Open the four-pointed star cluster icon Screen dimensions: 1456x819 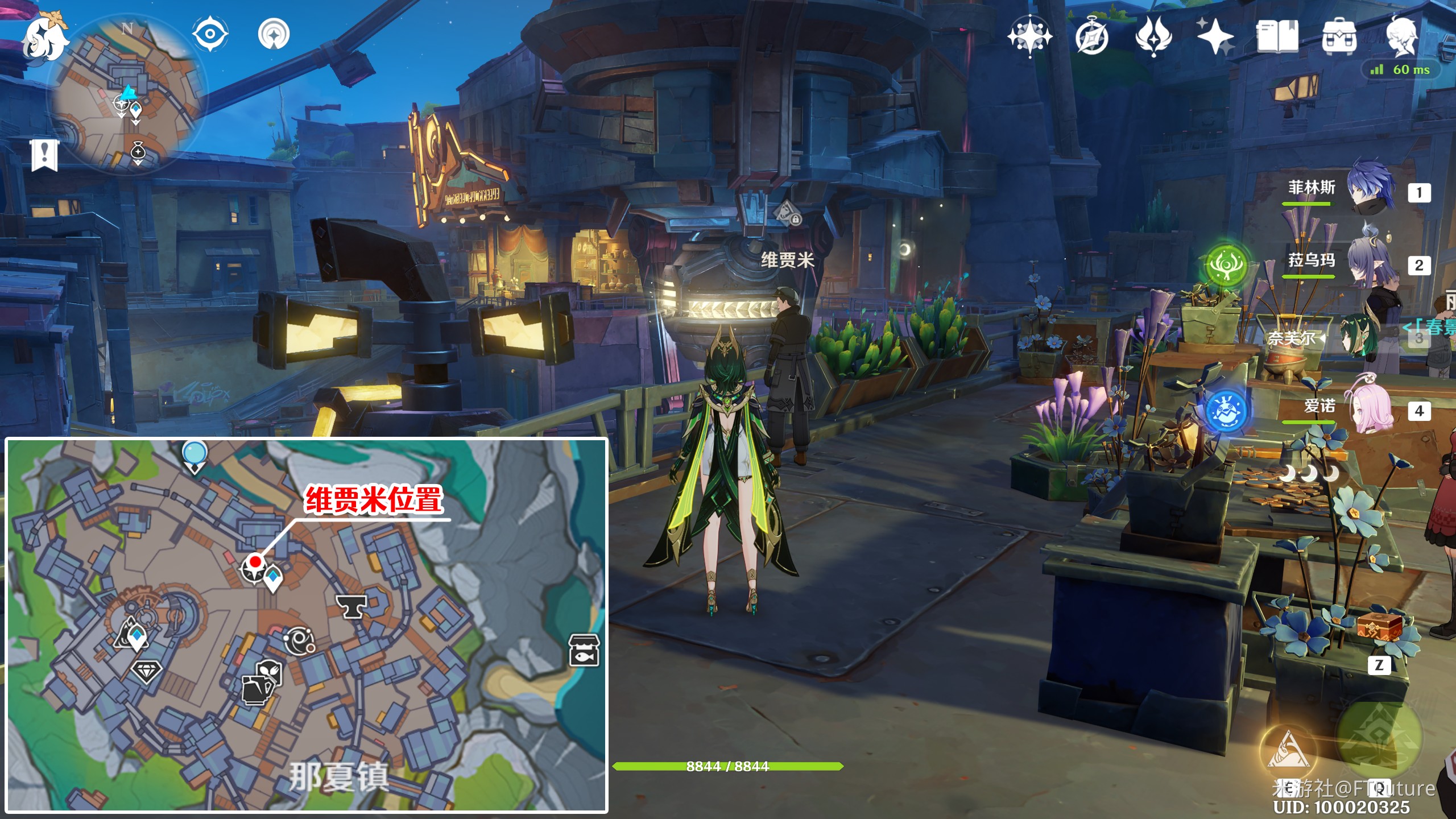1029,36
